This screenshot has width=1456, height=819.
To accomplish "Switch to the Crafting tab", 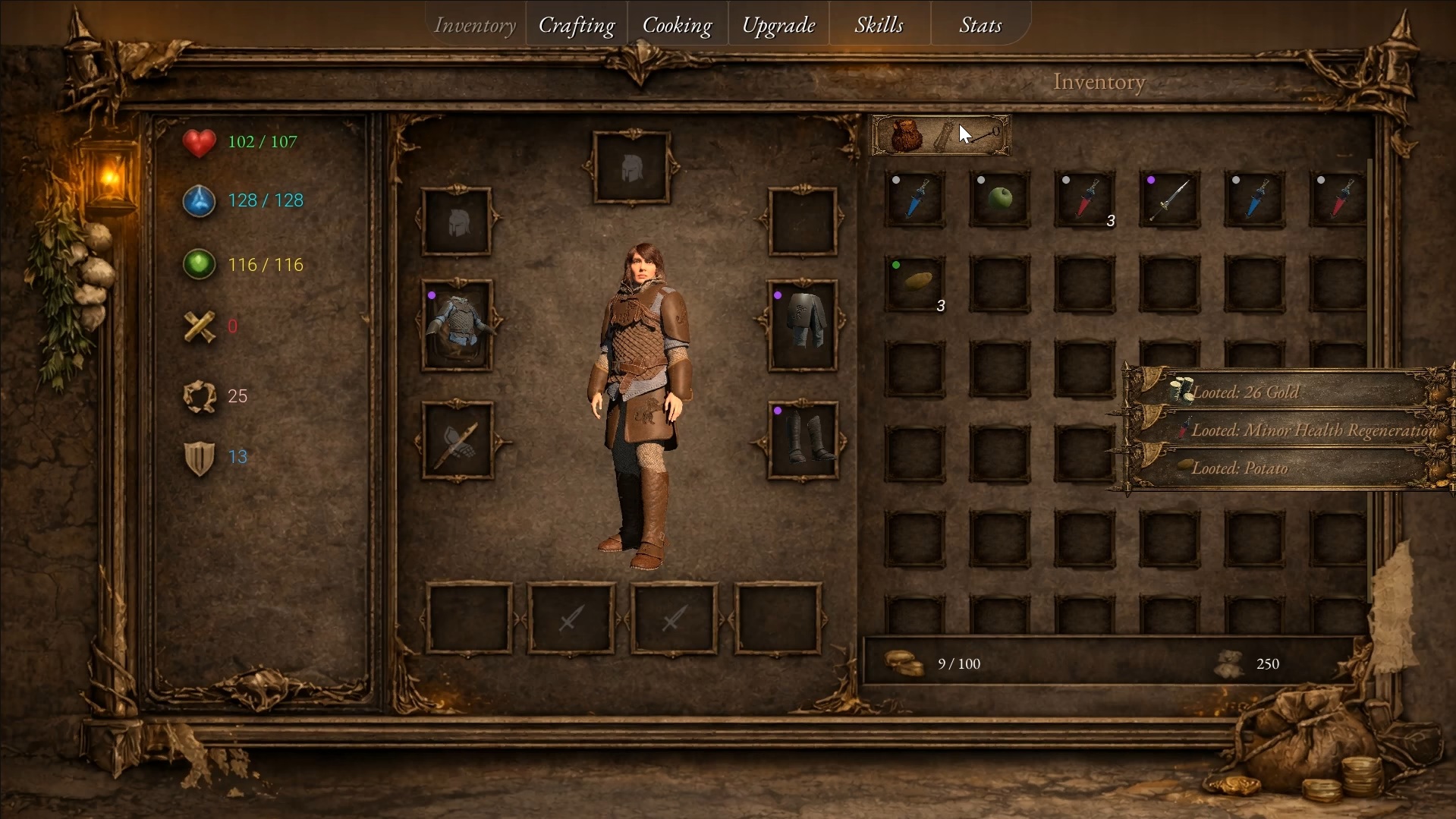I will point(577,25).
